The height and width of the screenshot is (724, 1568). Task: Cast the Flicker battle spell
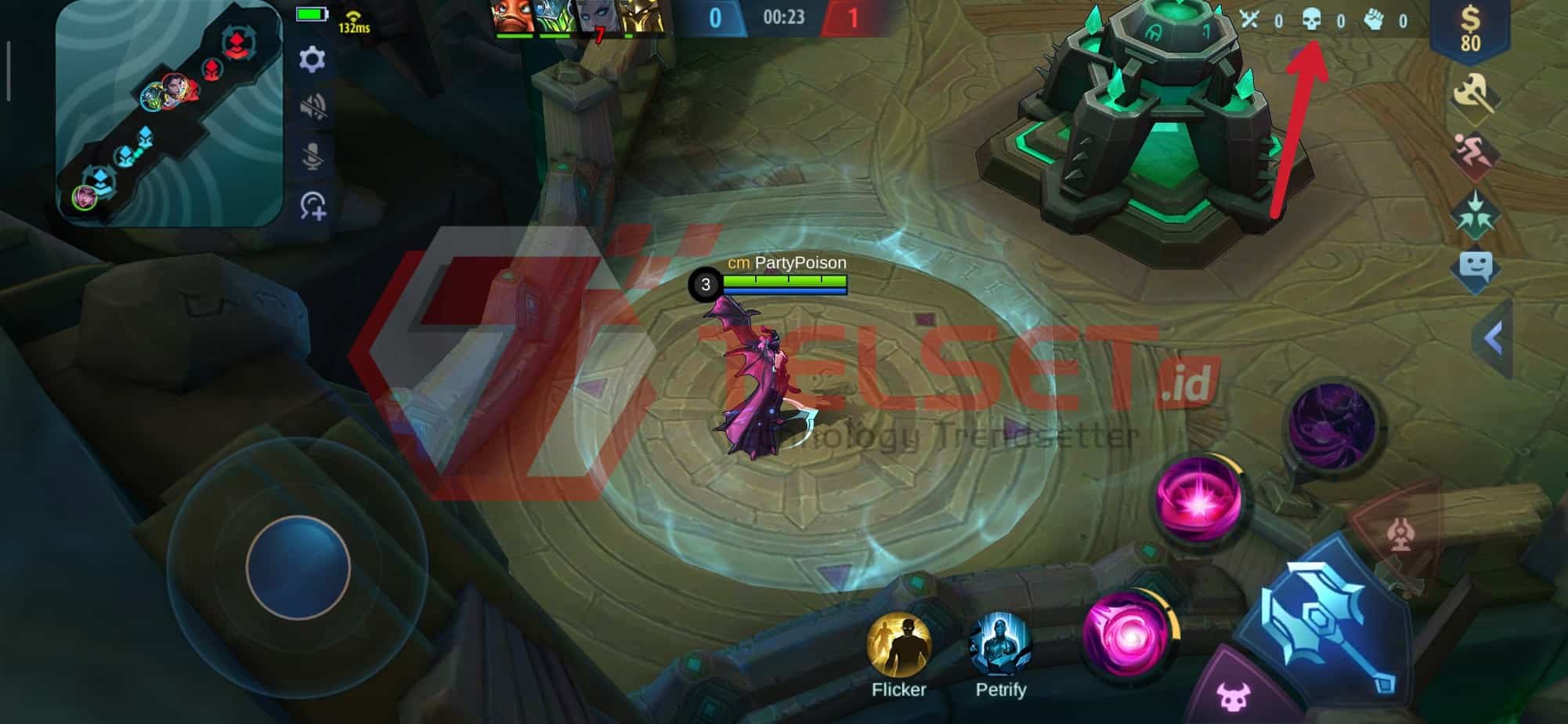898,646
